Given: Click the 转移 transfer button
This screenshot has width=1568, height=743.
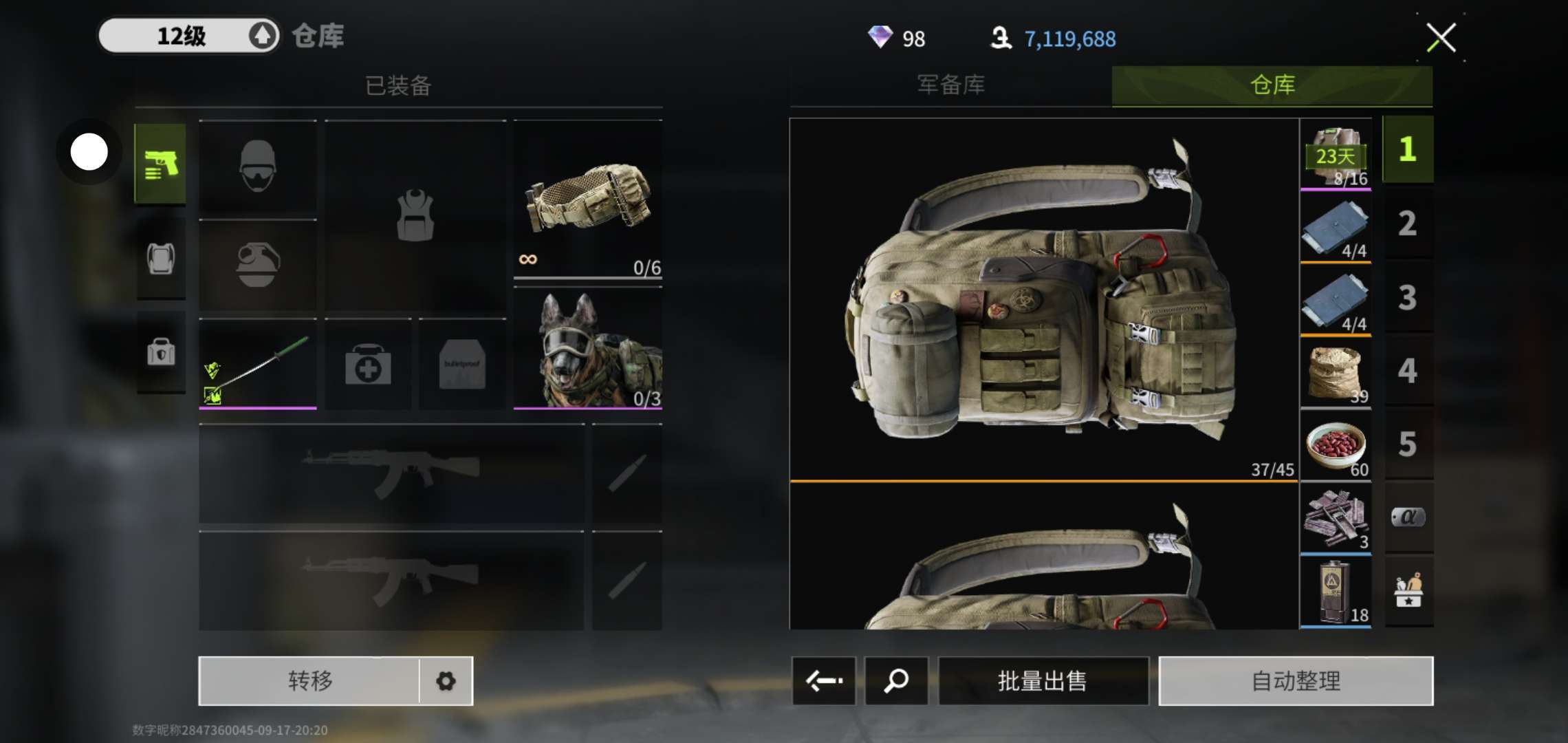Looking at the screenshot, I should coord(309,681).
